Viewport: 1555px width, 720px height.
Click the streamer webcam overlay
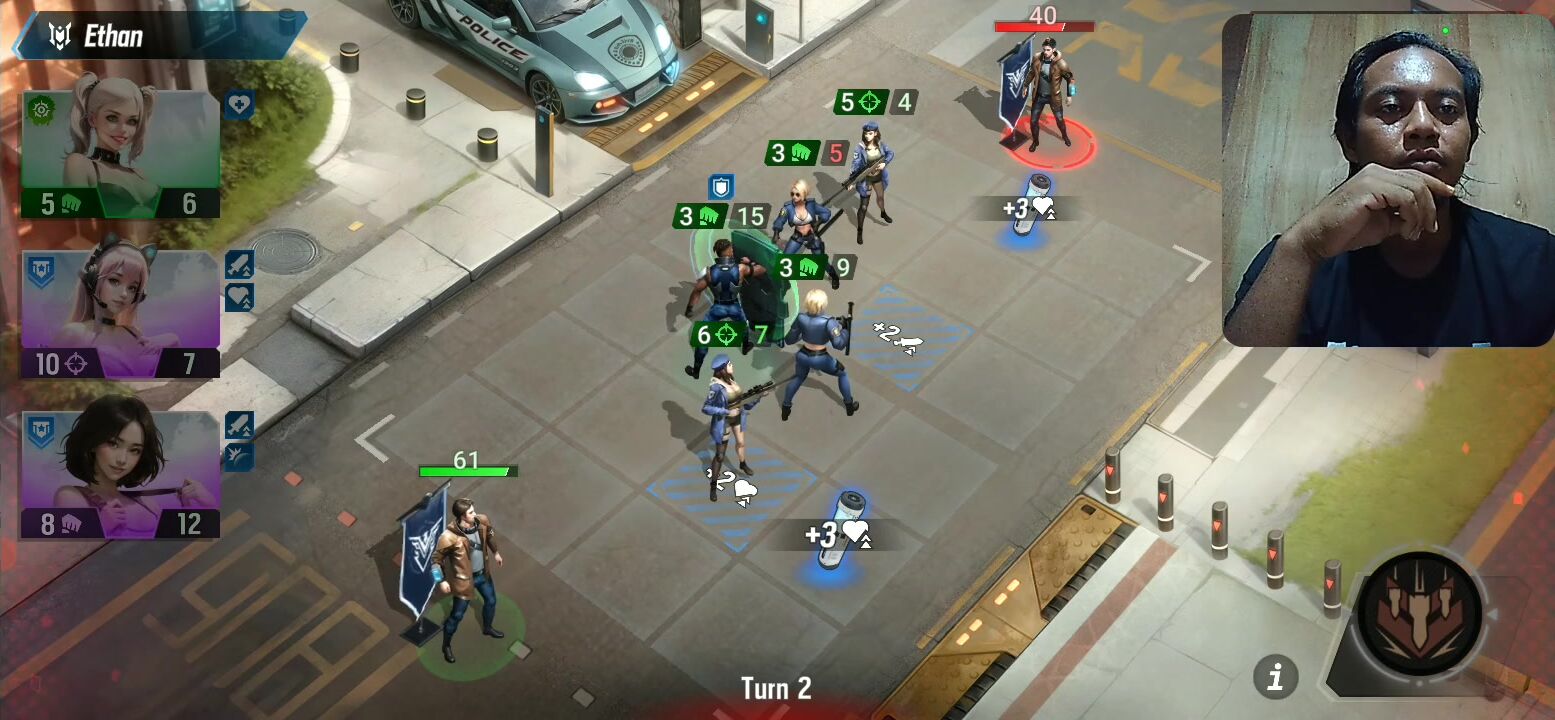point(1387,180)
